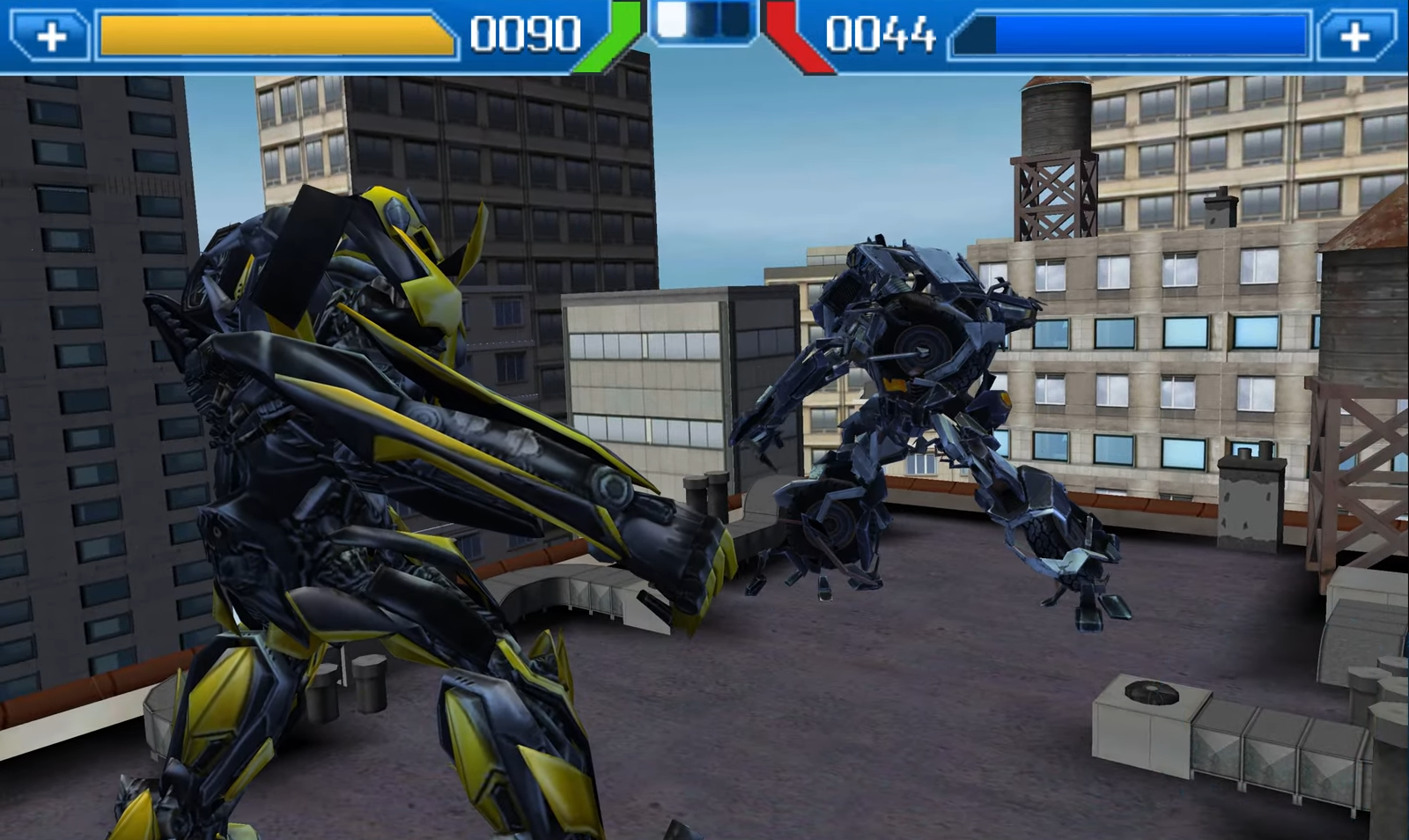Toggle the first round indicator box

coord(672,22)
